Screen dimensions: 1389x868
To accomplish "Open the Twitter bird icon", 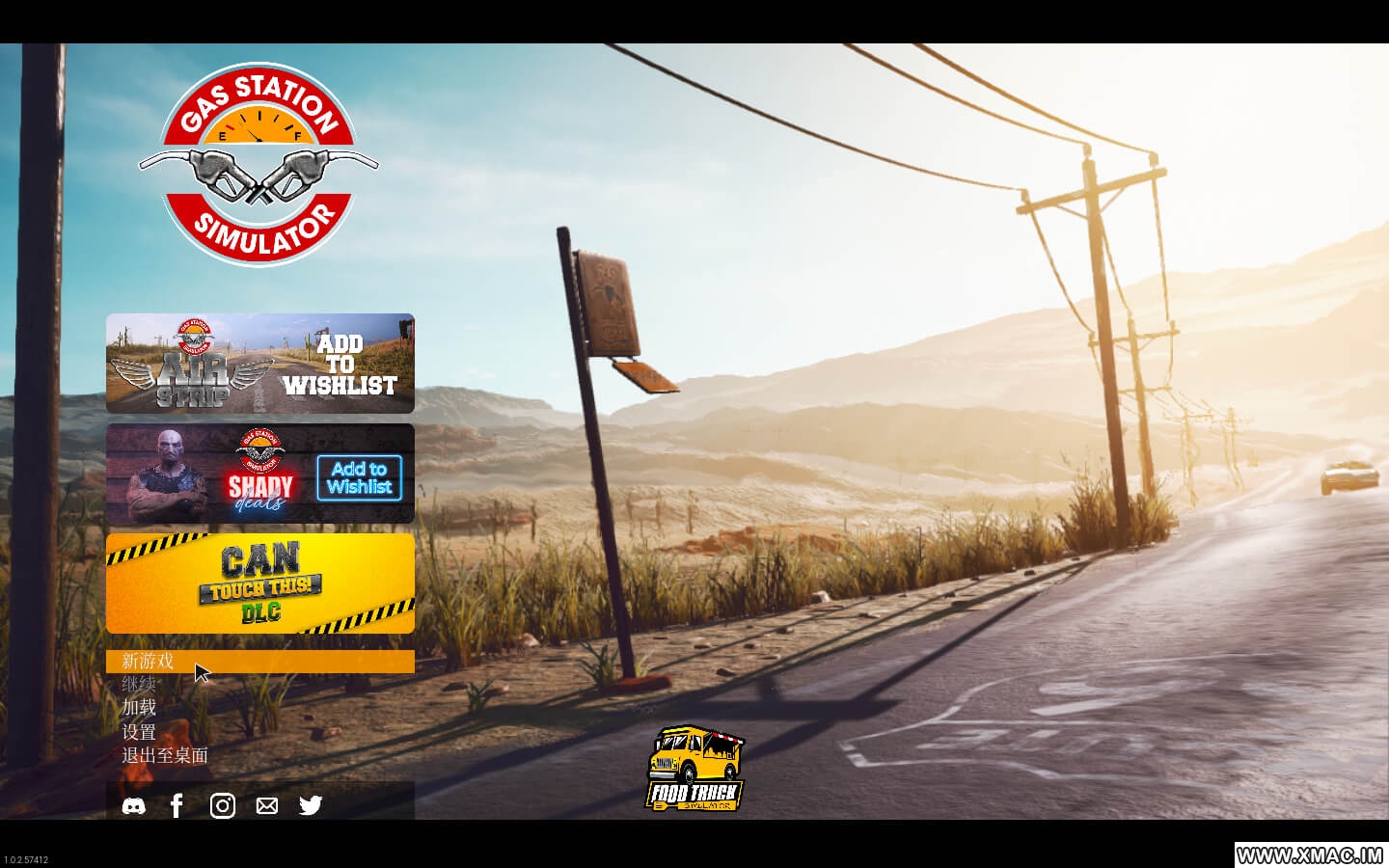I will coord(311,805).
